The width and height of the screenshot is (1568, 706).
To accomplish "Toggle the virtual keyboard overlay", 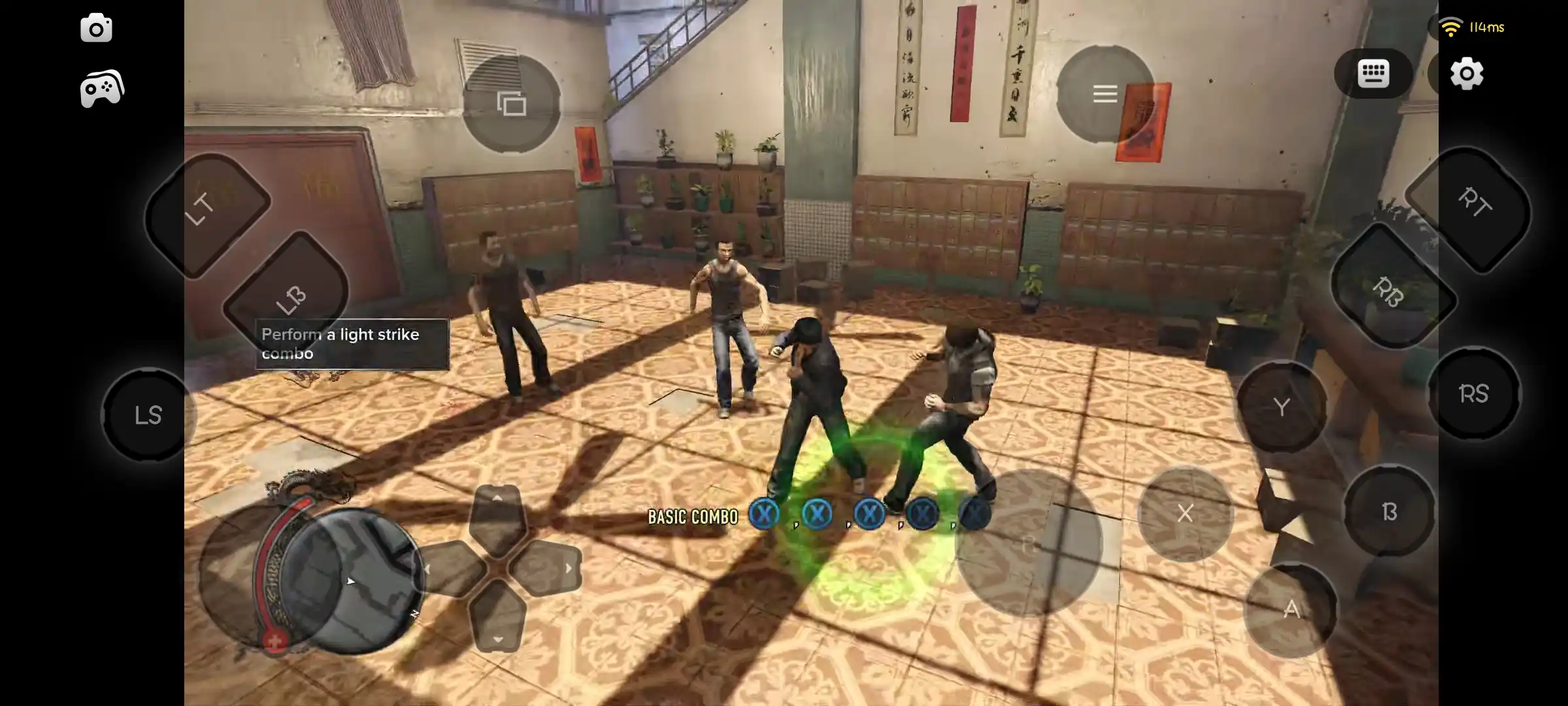I will (x=1375, y=74).
